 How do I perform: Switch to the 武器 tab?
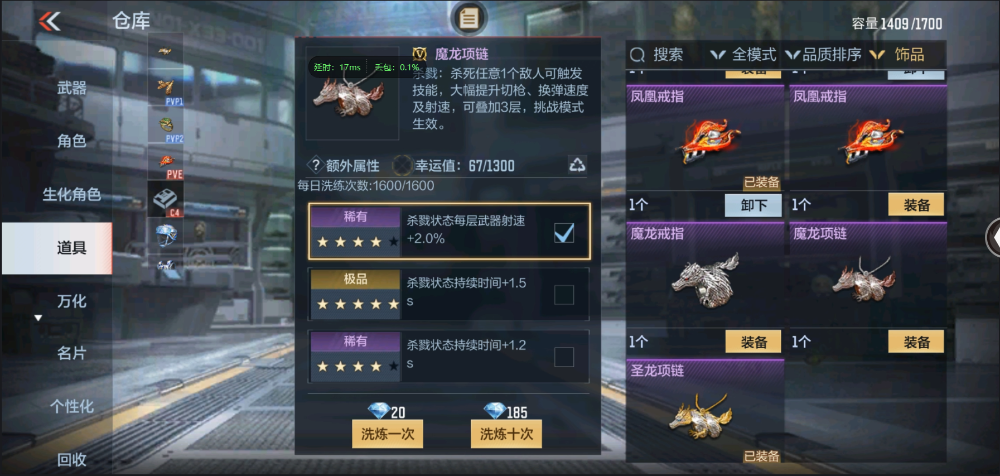71,88
